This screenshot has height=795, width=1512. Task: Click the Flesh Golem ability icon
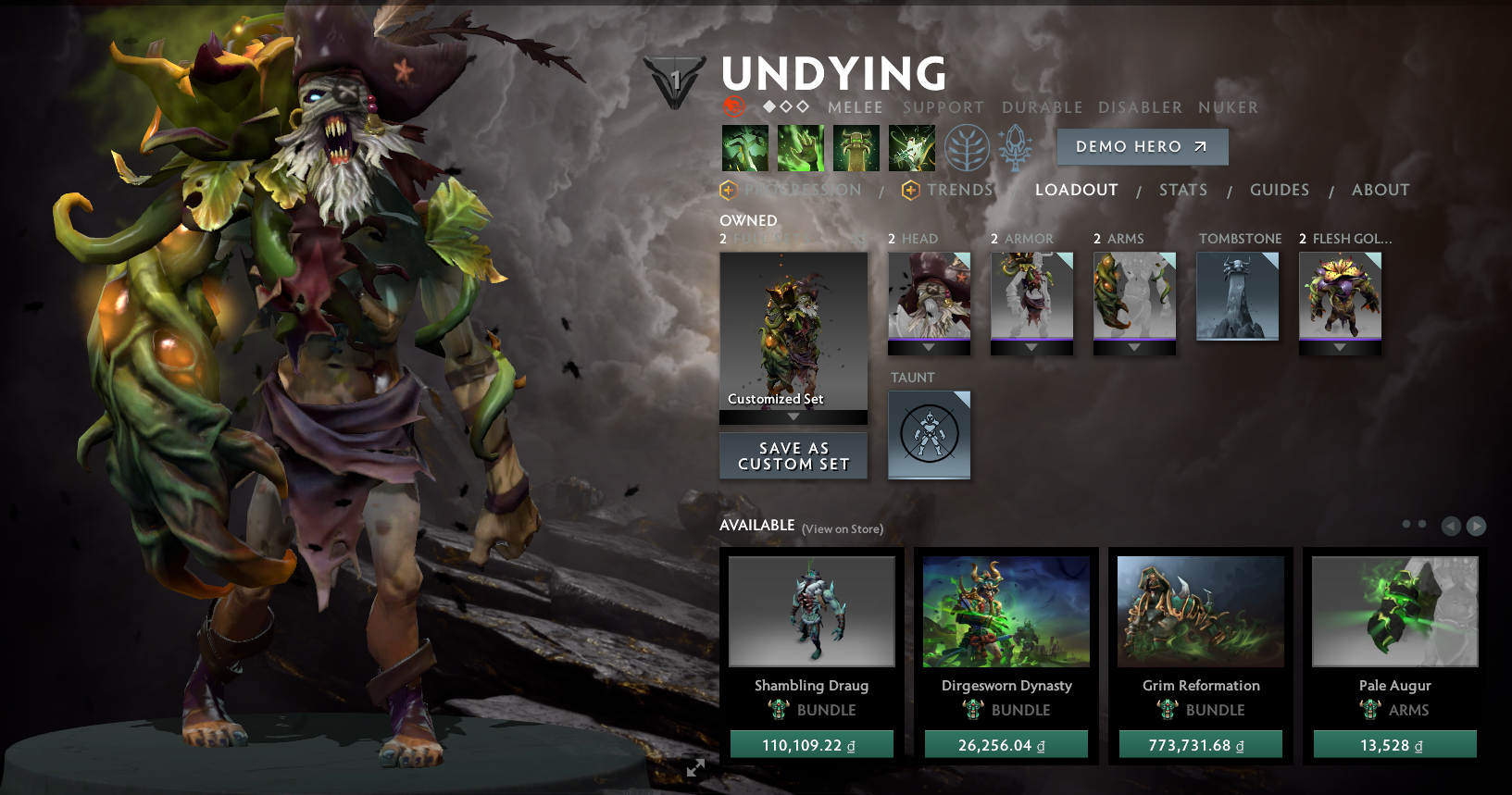click(912, 147)
